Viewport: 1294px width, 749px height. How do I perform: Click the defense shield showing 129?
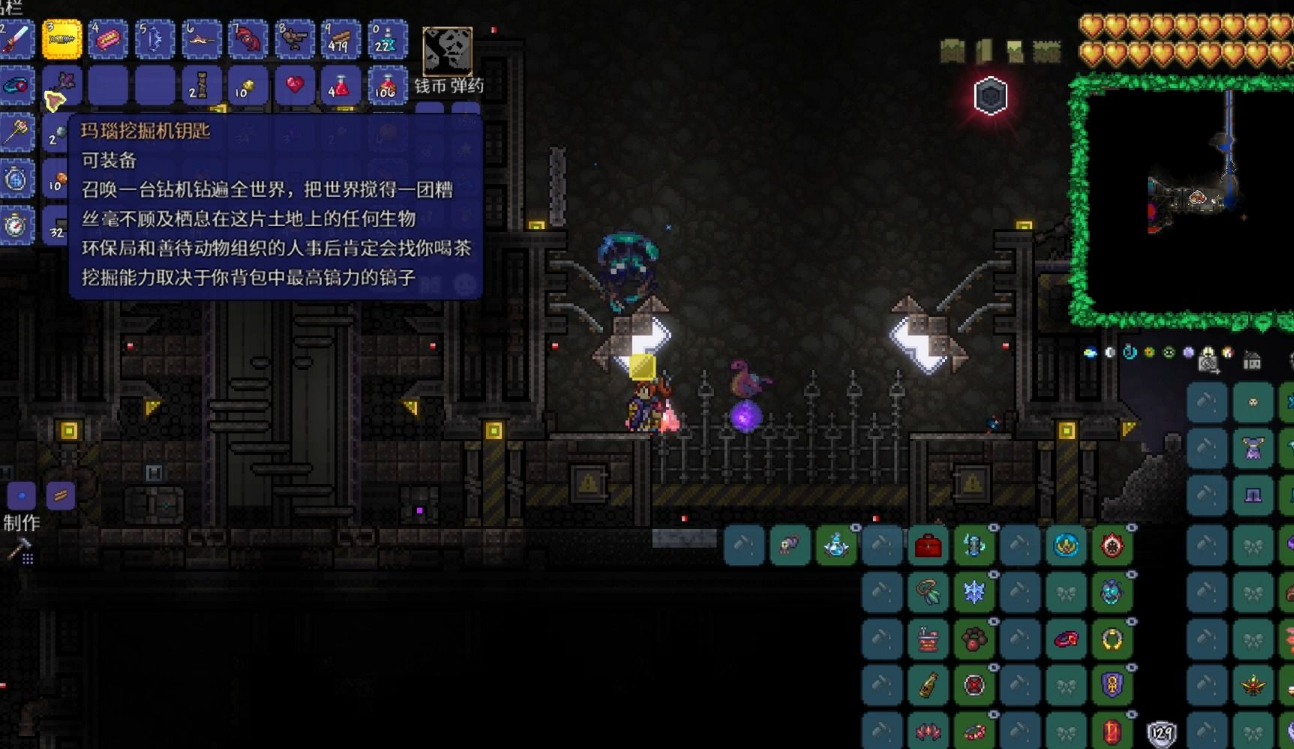[1161, 735]
